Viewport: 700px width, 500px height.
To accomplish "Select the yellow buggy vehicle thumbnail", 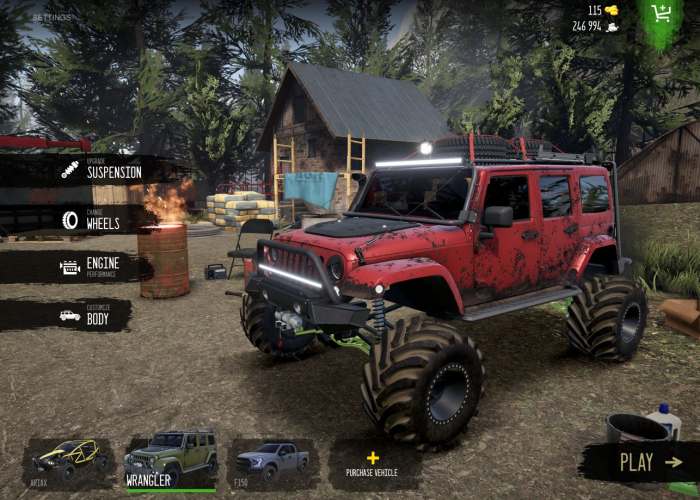I will coord(68,461).
